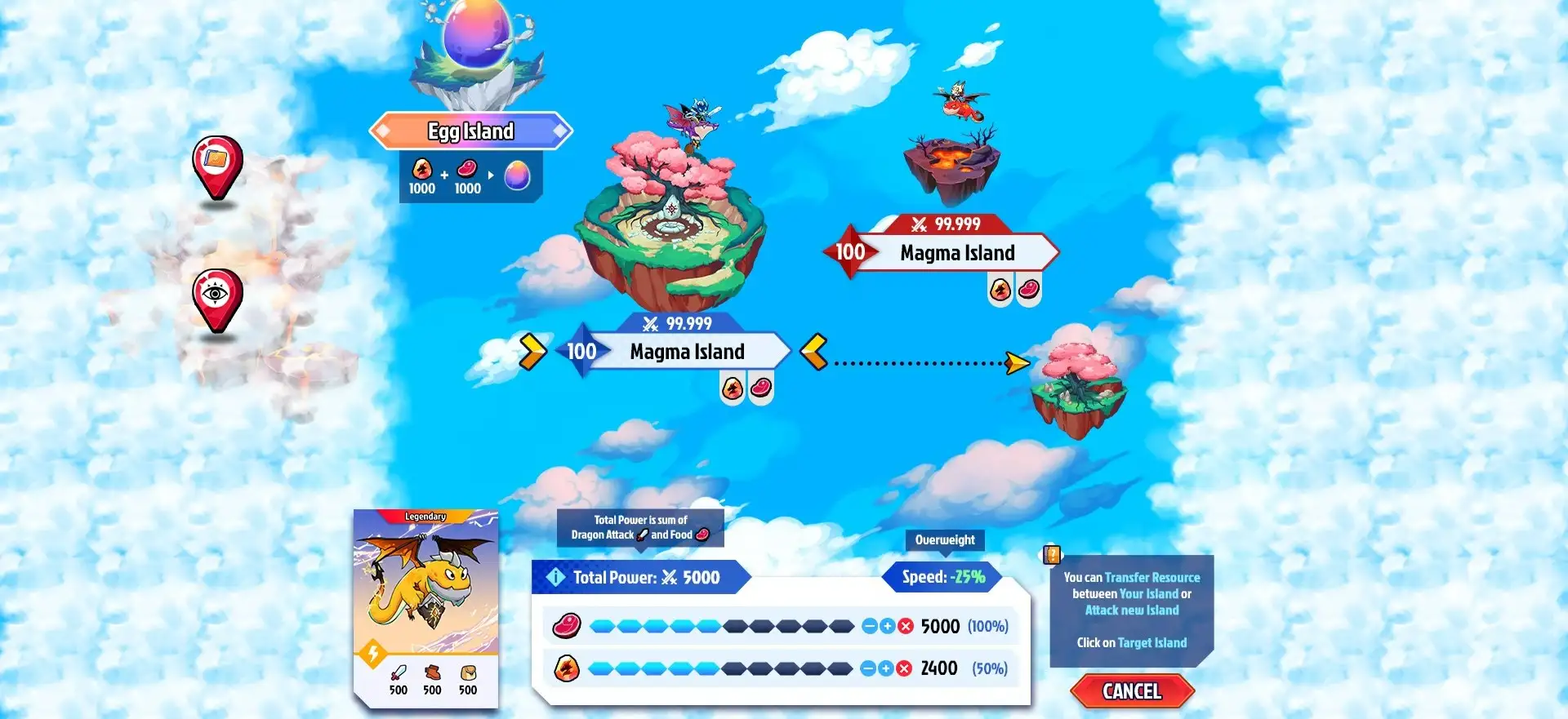The height and width of the screenshot is (719, 1568).
Task: Open the Total Power info icon
Action: tap(555, 577)
